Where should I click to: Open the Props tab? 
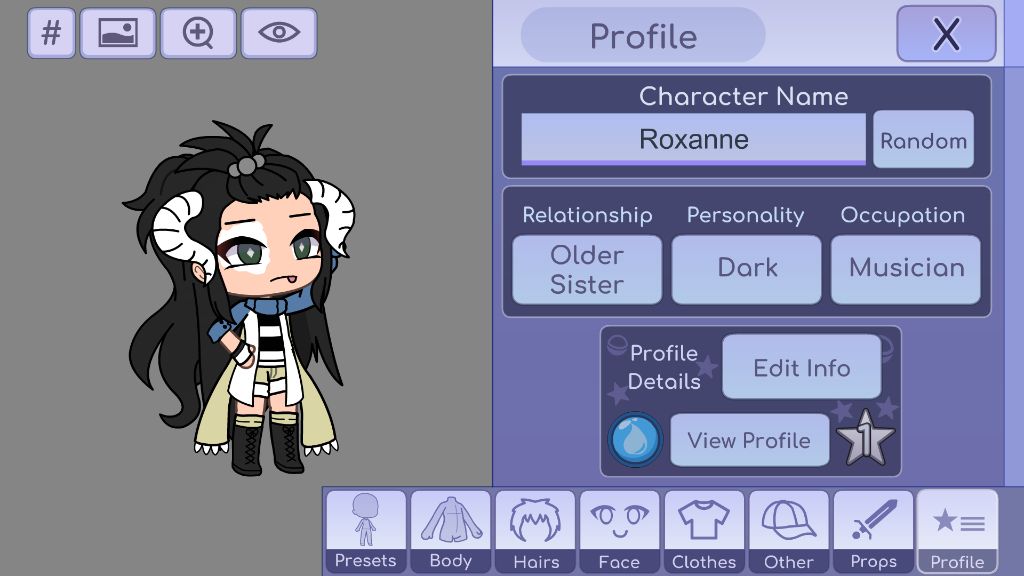[873, 532]
